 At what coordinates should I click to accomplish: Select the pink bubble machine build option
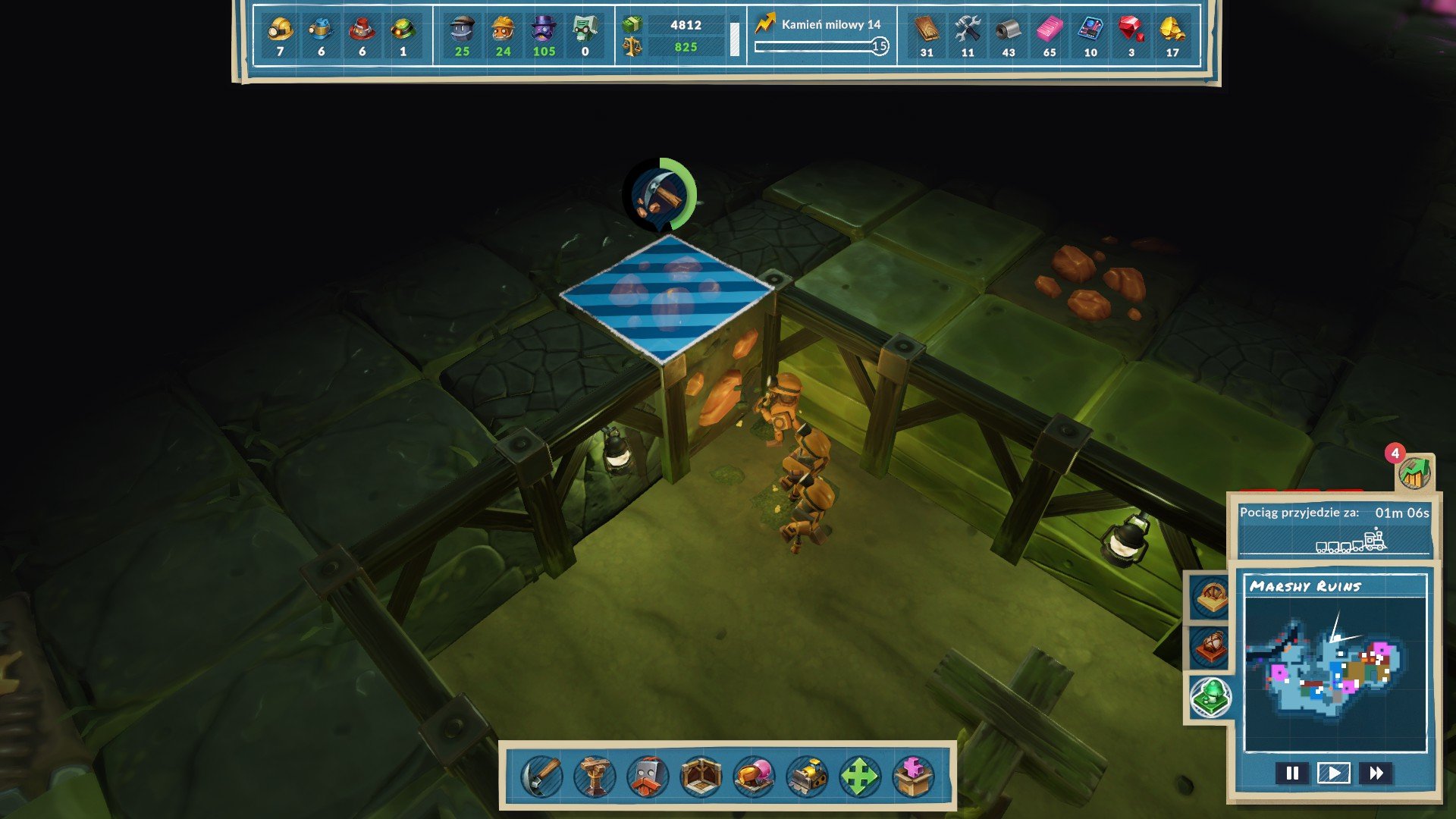click(x=754, y=777)
